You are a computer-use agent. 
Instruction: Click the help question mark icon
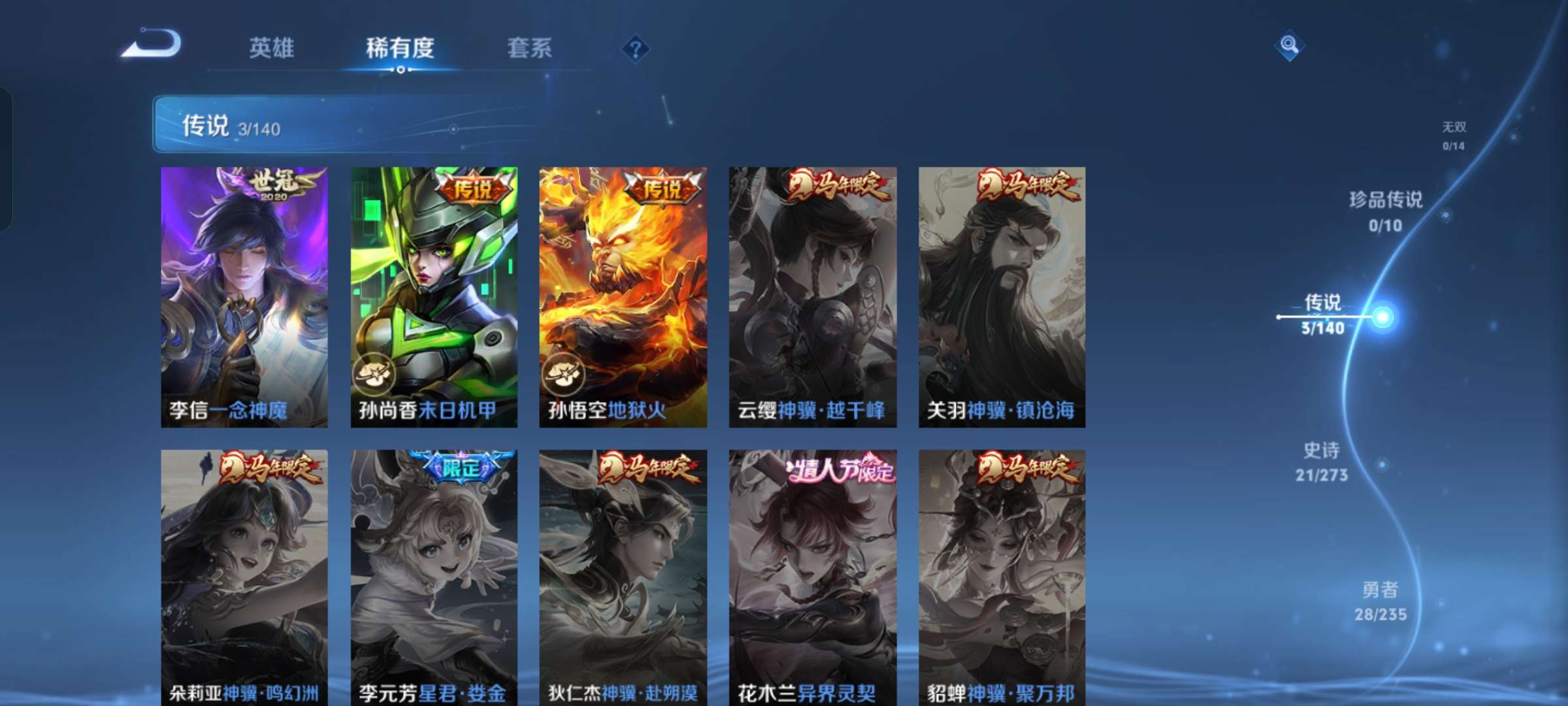637,48
